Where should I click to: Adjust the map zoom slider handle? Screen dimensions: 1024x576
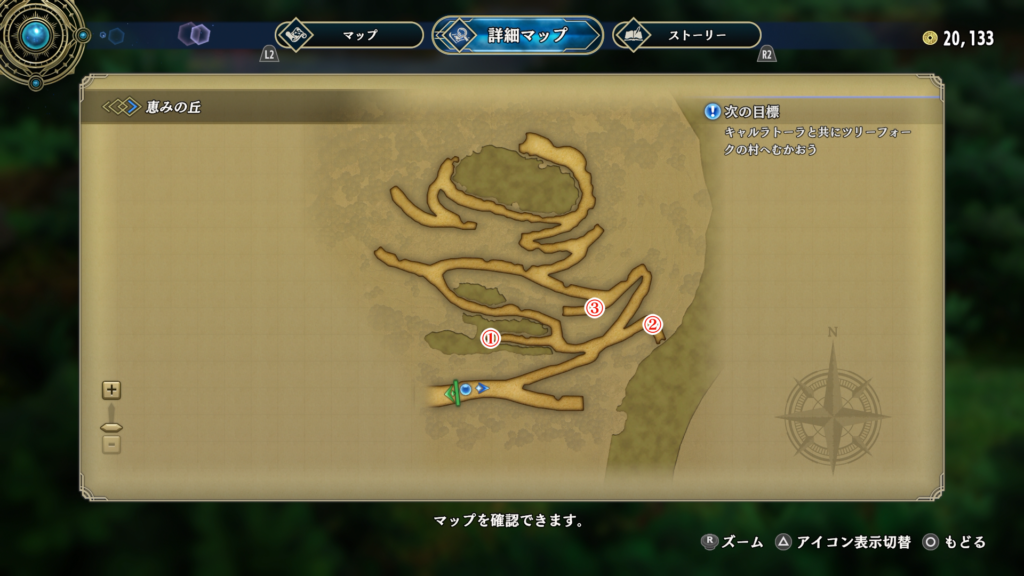[111, 427]
